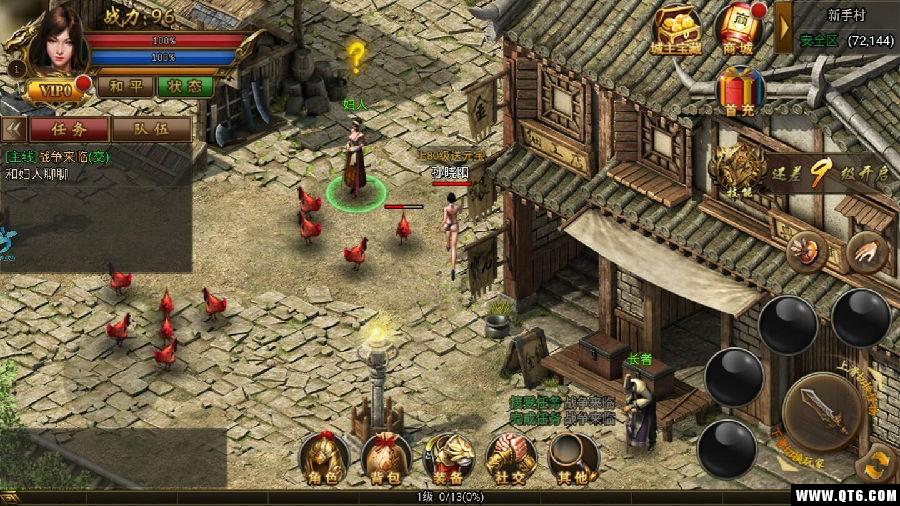The image size is (900, 506).
Task: Open the 首充 first-recharge gift icon
Action: (x=738, y=92)
